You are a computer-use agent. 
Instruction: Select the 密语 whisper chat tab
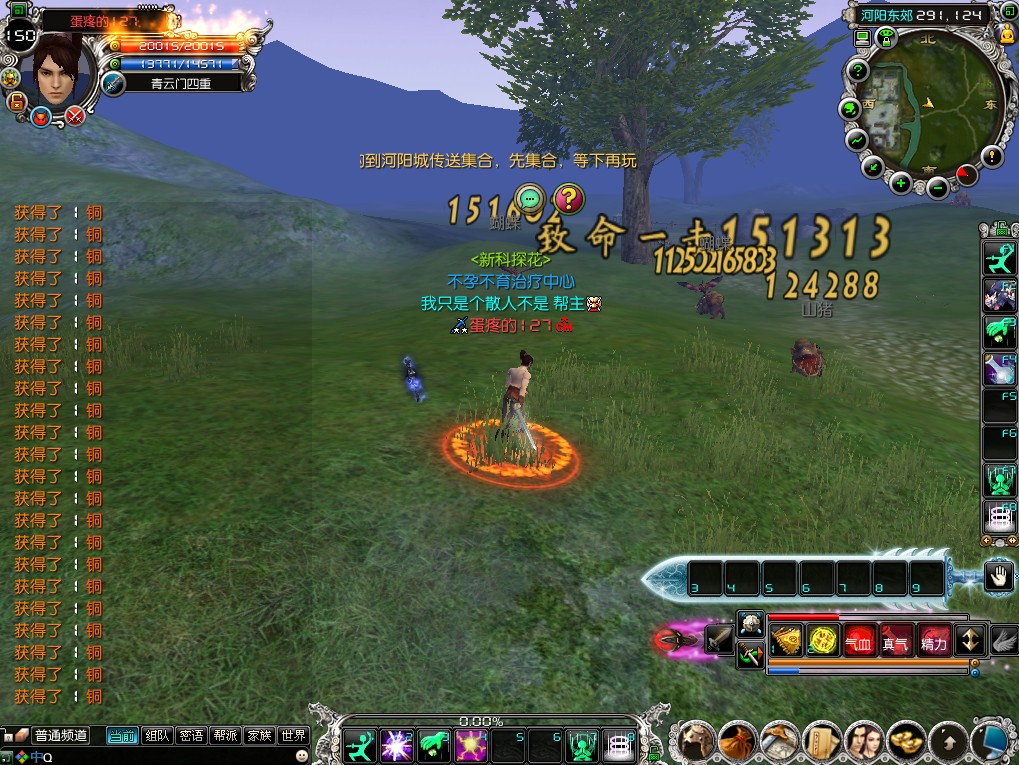point(191,736)
